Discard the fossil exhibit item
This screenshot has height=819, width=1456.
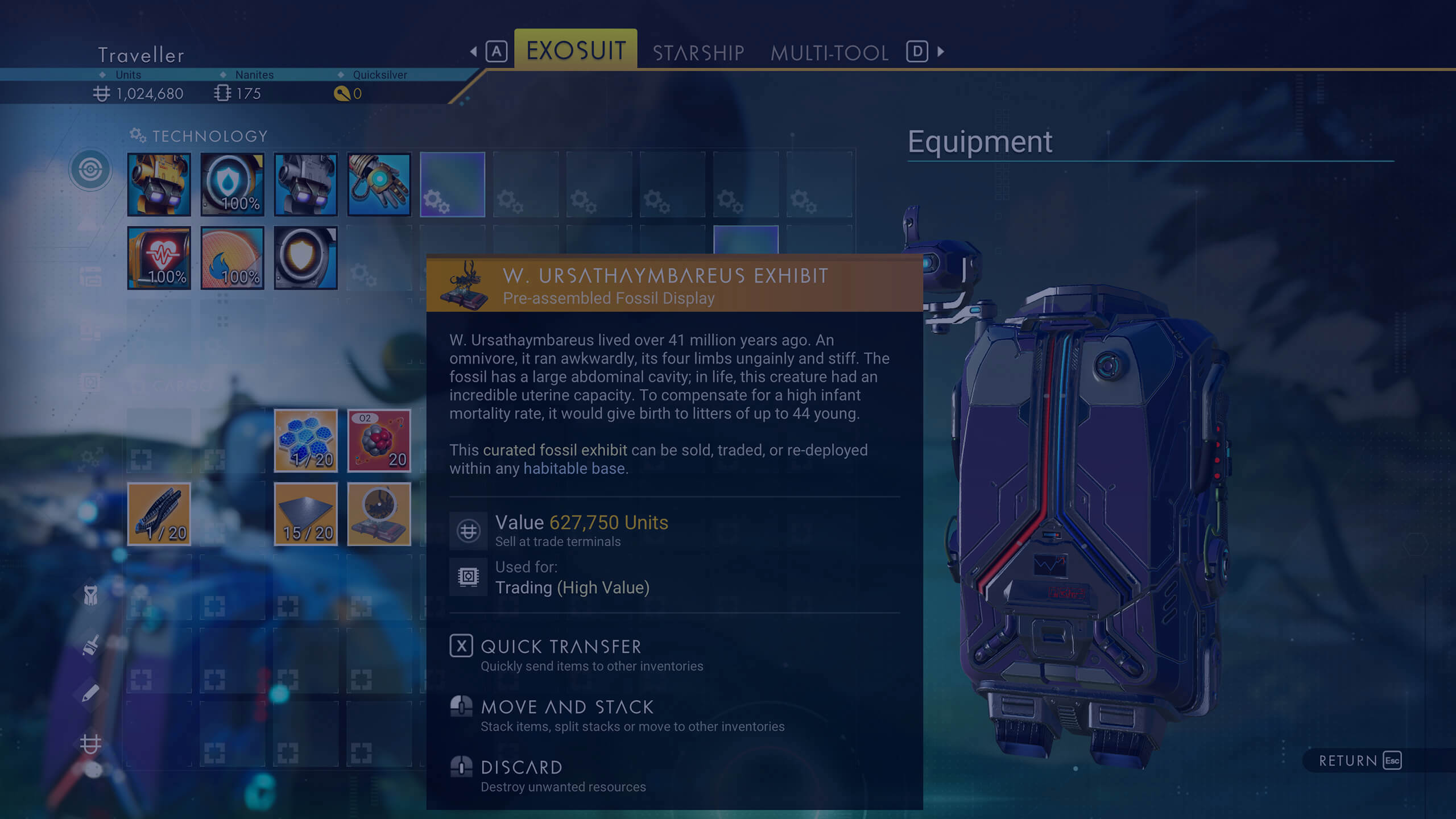(521, 767)
